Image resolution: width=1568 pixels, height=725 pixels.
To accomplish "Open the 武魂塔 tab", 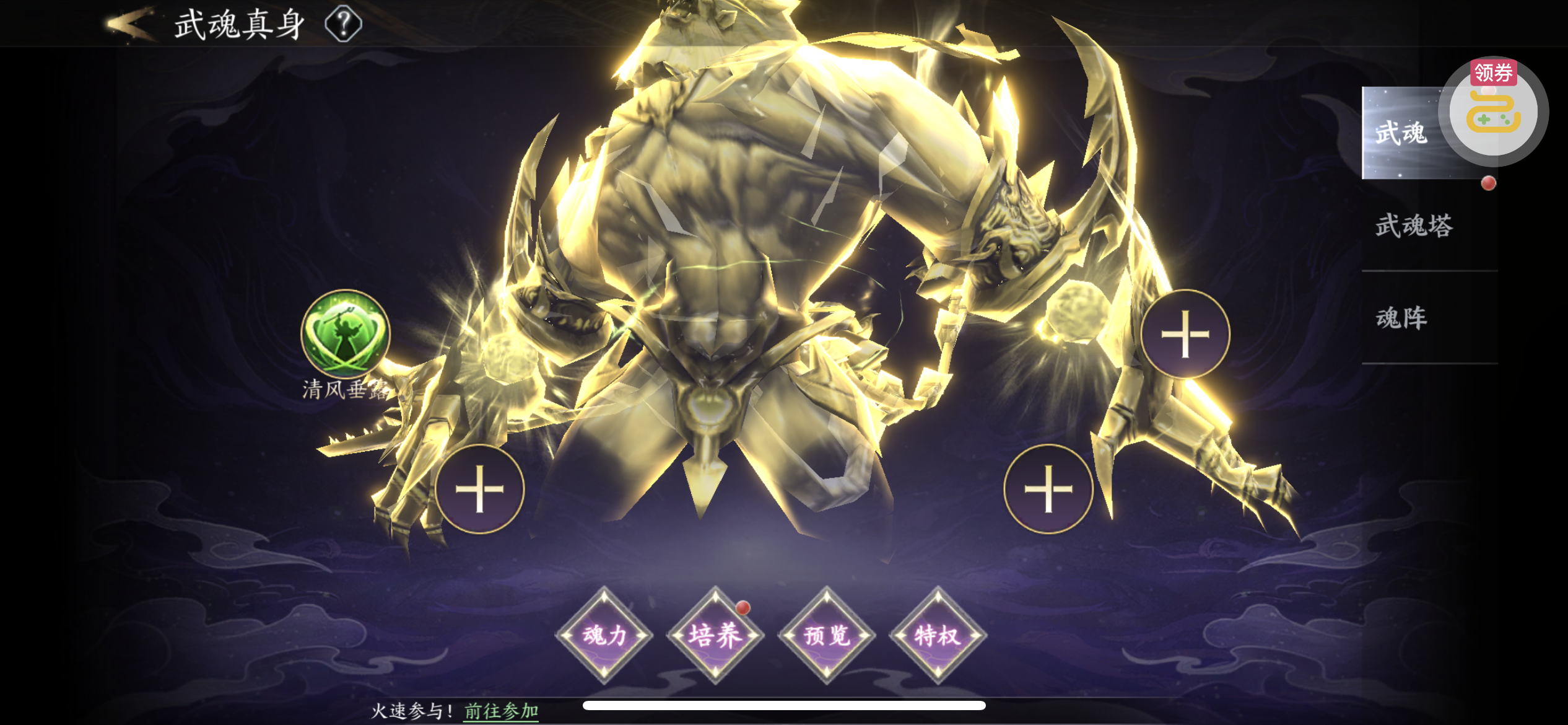I will [1414, 226].
